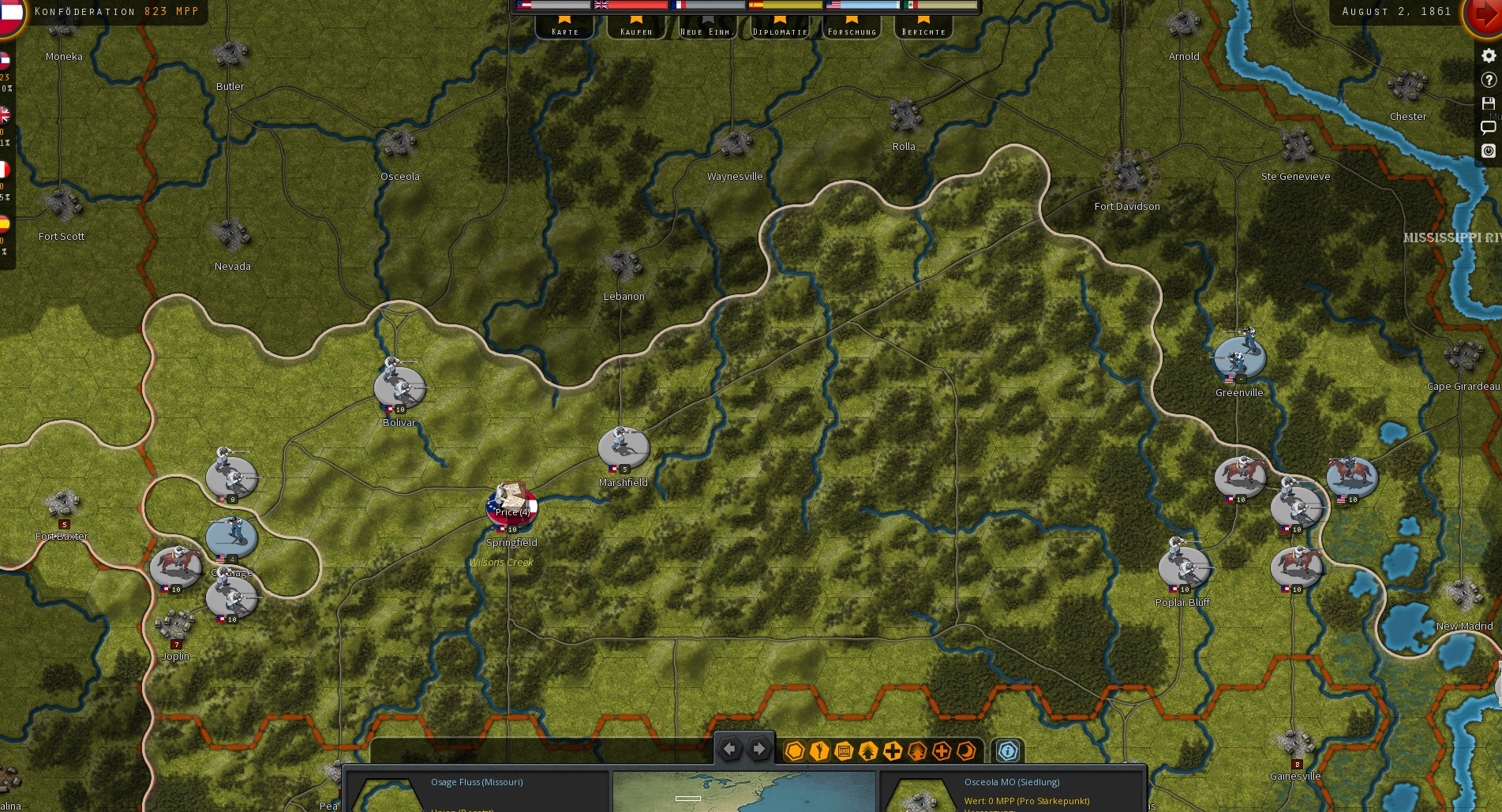Image resolution: width=1502 pixels, height=812 pixels.
Task: Open the help question mark icon
Action: pyautogui.click(x=1489, y=80)
